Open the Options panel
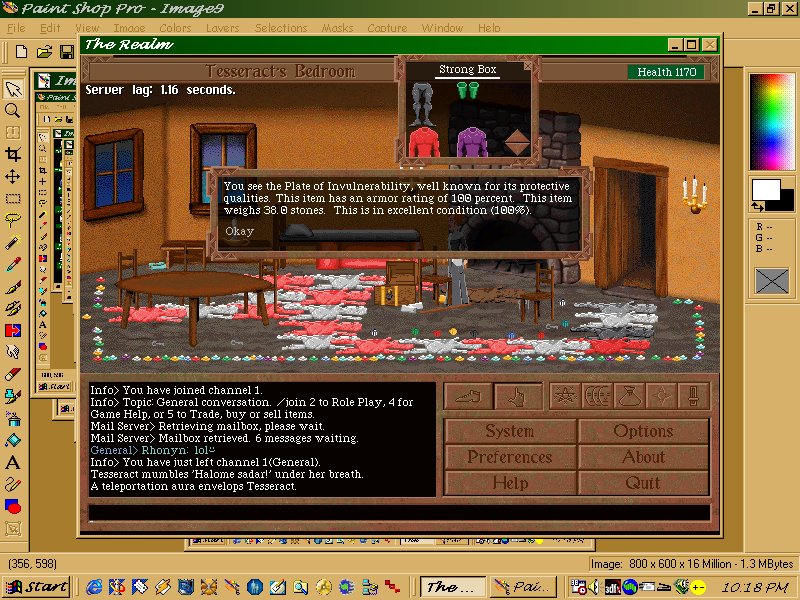 point(643,431)
